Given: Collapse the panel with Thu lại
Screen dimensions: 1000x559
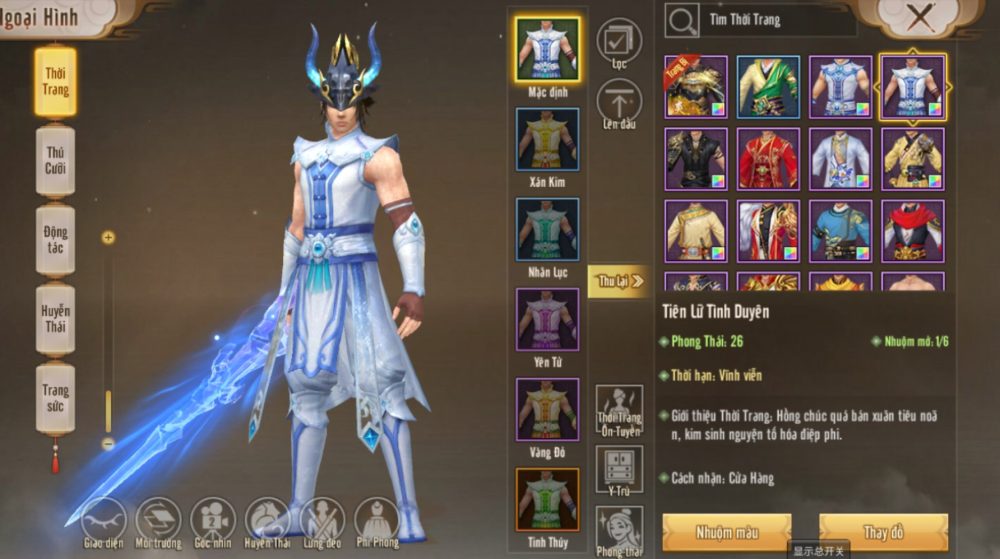Looking at the screenshot, I should pyautogui.click(x=617, y=282).
